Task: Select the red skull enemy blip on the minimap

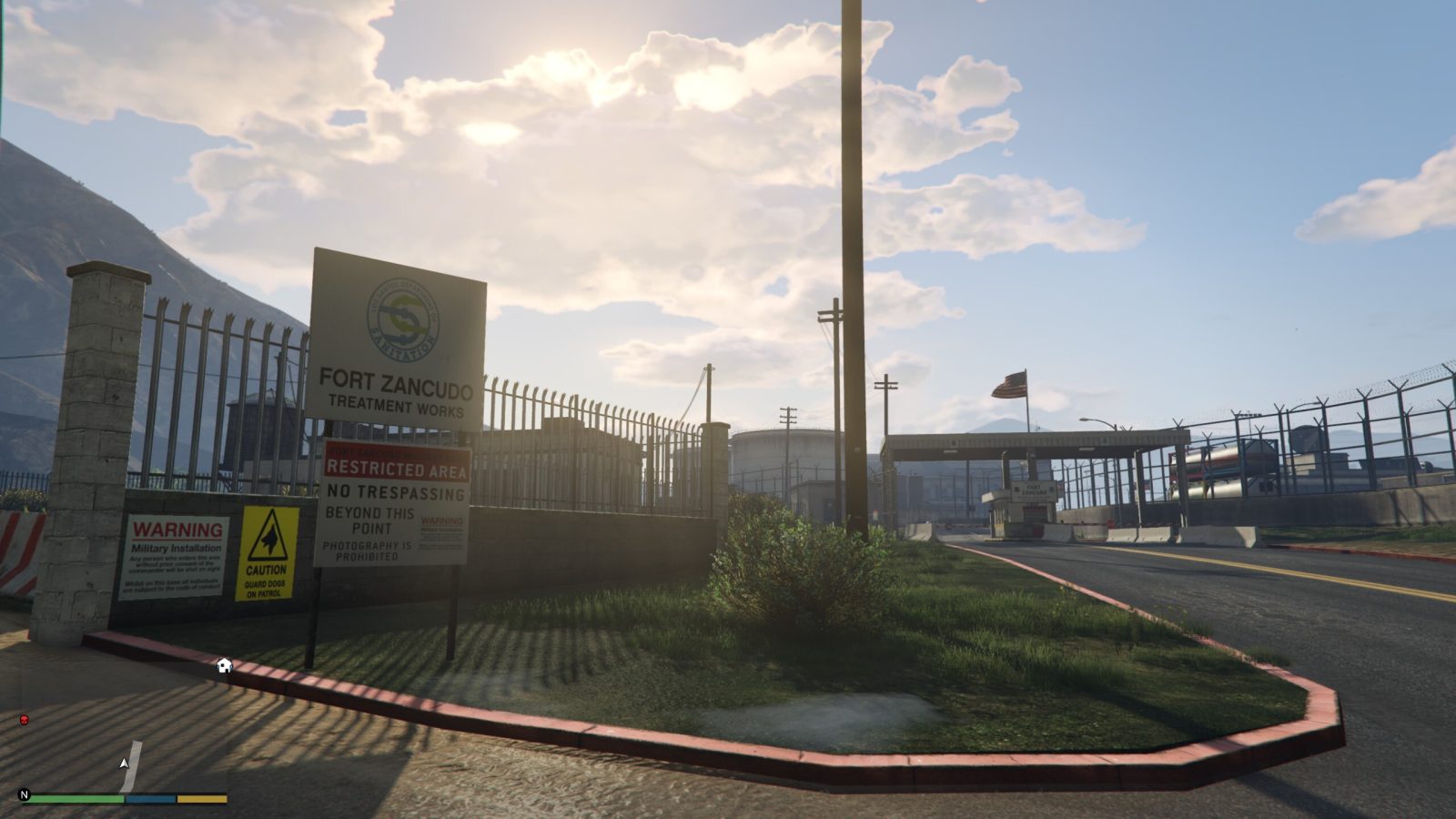Action: coord(23,718)
